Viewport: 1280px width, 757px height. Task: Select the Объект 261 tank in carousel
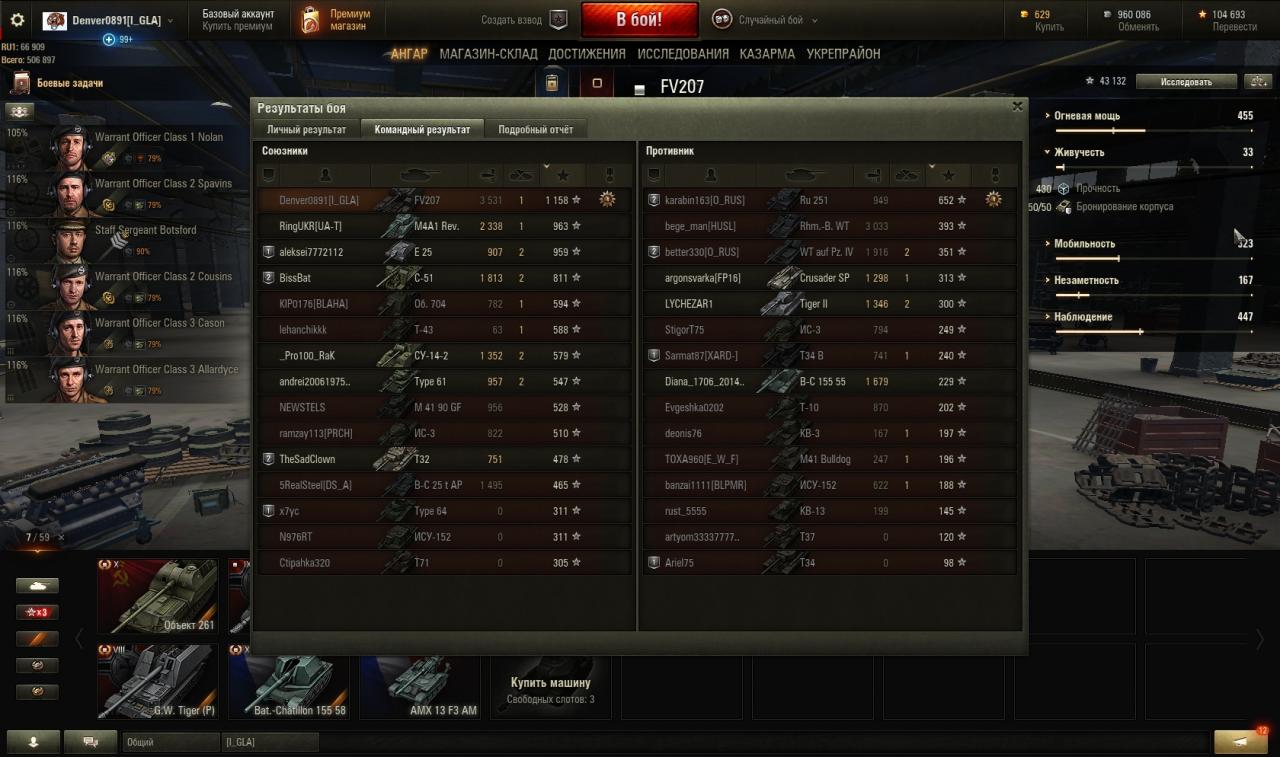(x=157, y=596)
